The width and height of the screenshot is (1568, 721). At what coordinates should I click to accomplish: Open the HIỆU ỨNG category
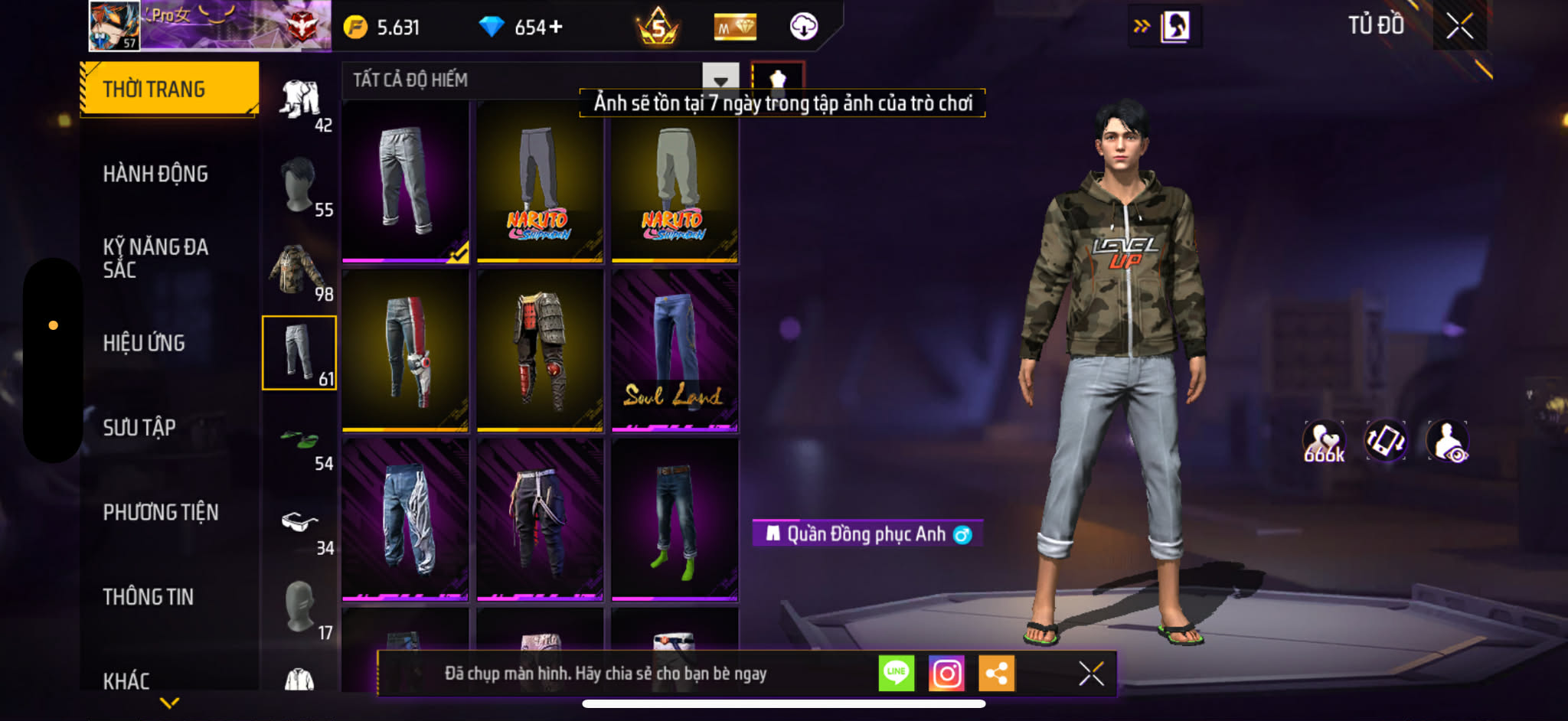click(x=144, y=343)
